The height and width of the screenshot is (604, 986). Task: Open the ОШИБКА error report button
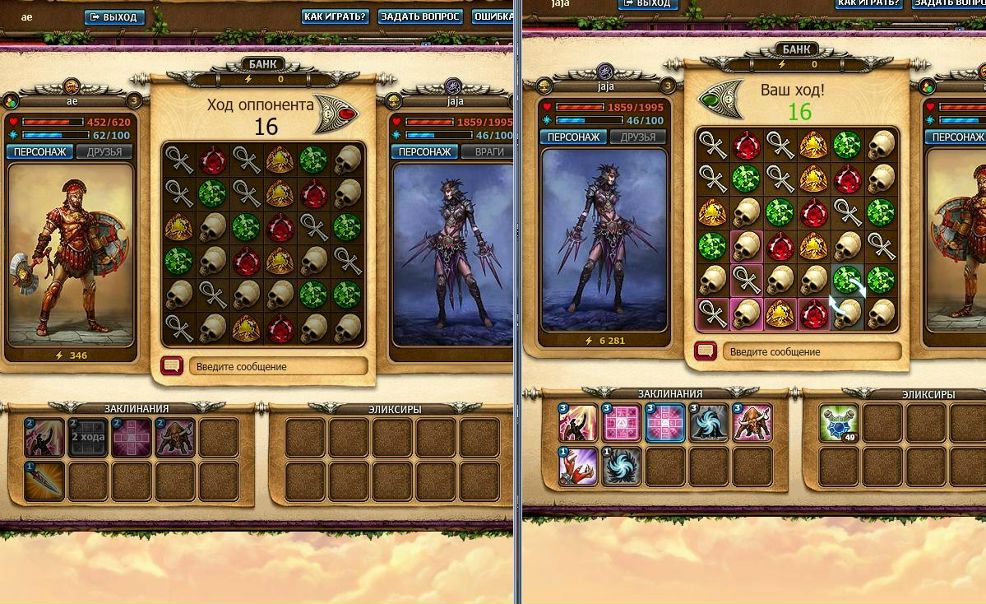(x=491, y=17)
